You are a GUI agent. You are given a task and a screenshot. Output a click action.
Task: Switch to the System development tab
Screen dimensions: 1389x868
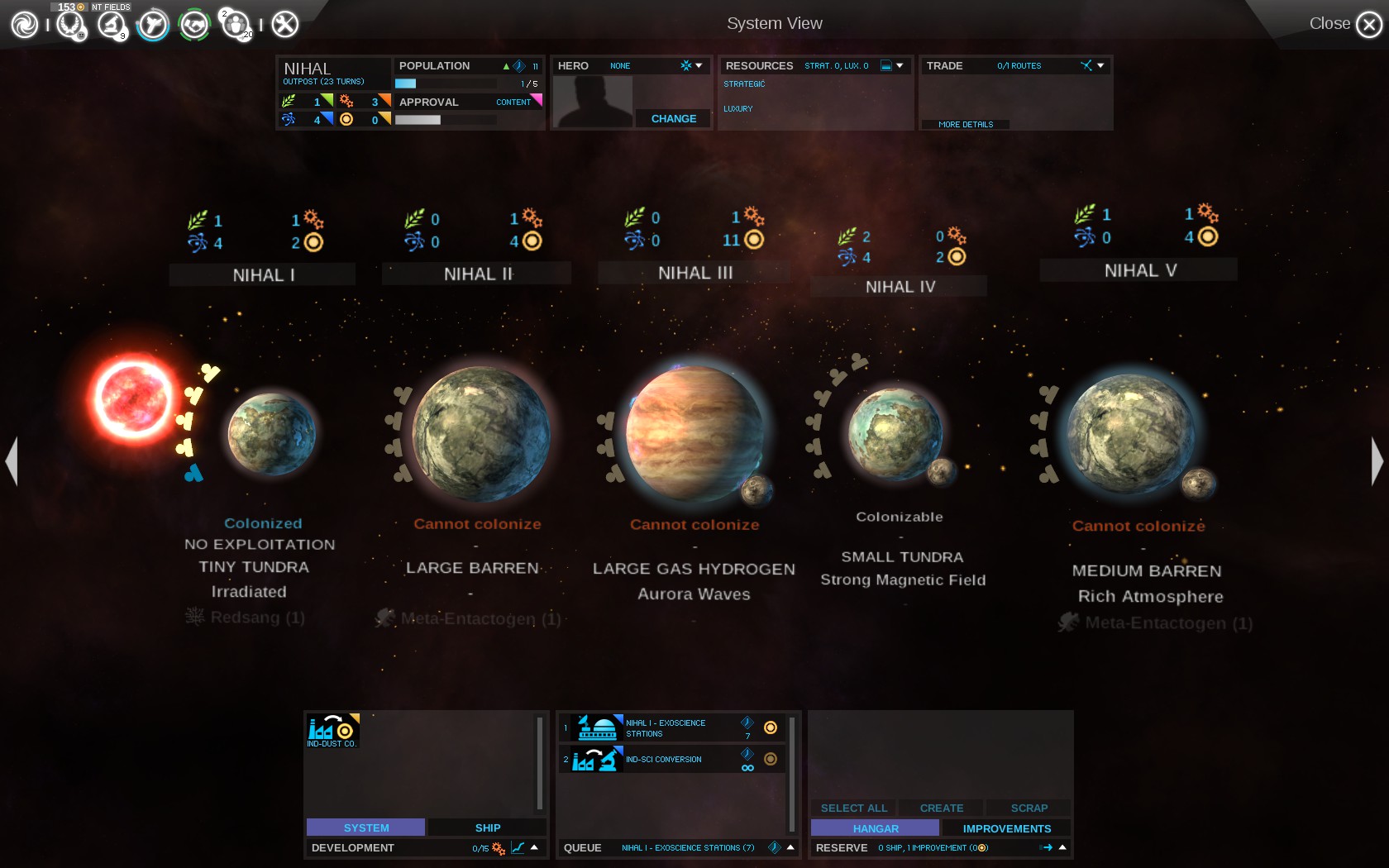pyautogui.click(x=365, y=827)
